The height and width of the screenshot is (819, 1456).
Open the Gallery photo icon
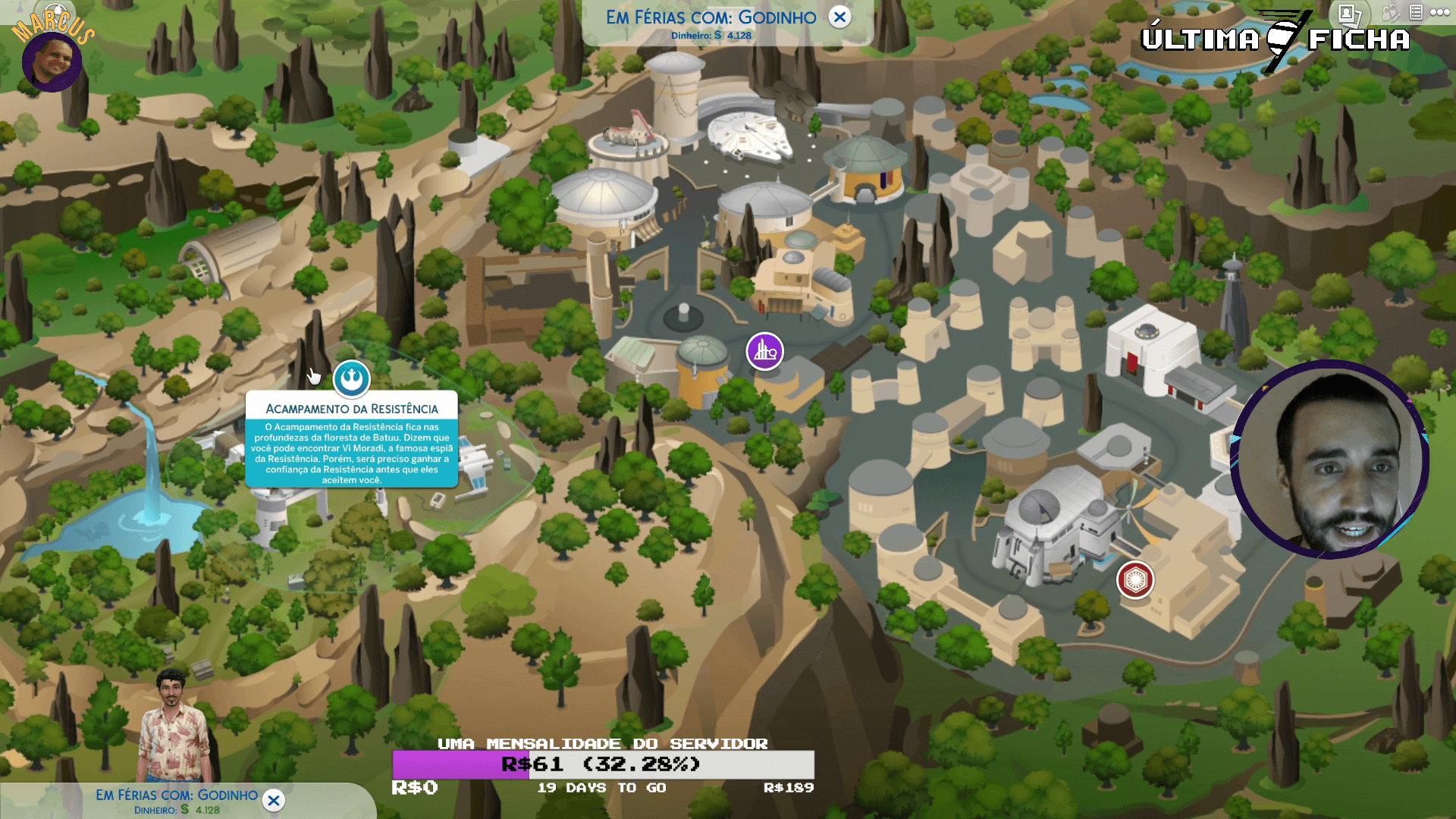(1348, 13)
